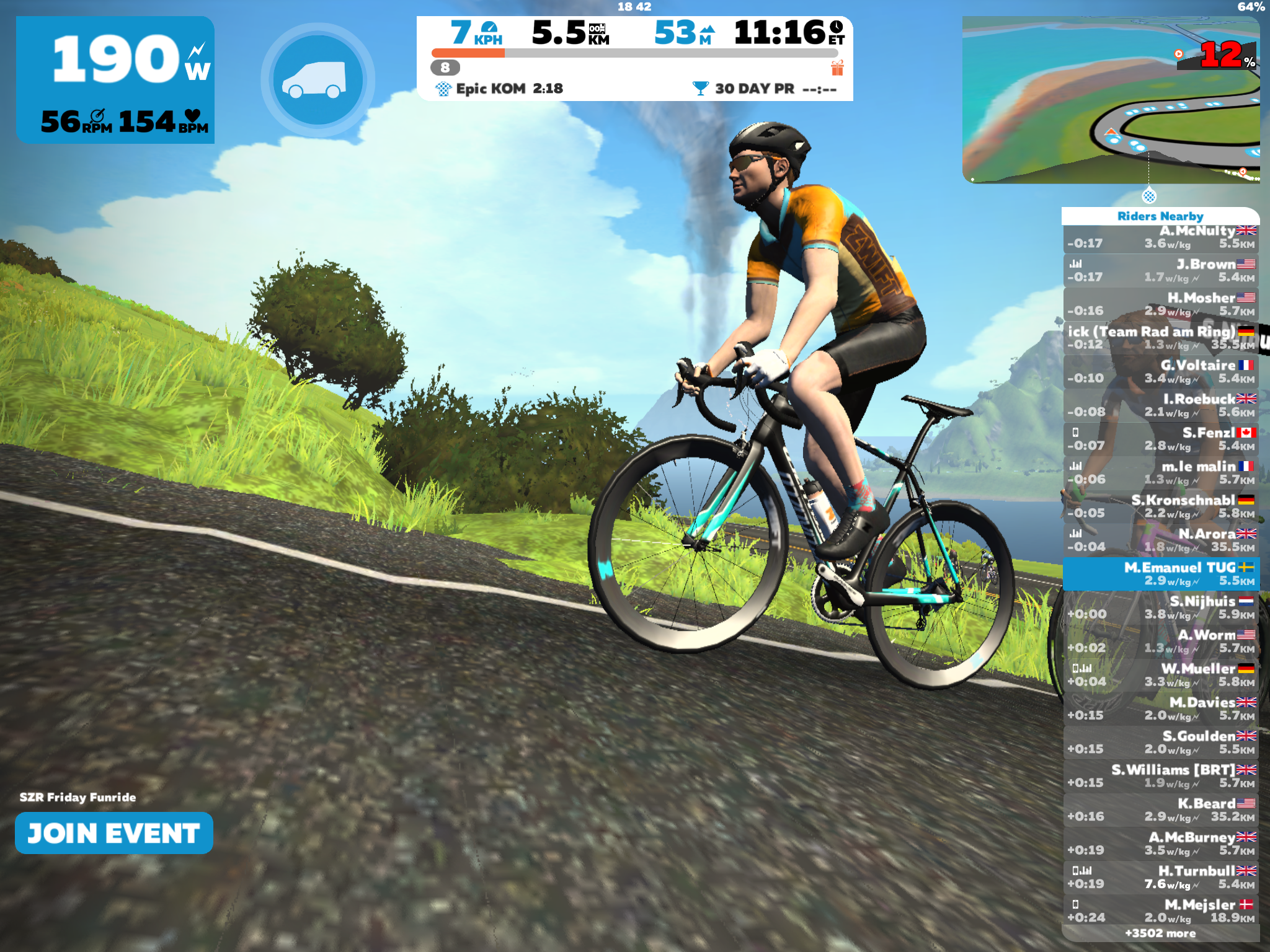Pick G.Voltaire in the rider list
This screenshot has height=952, width=1270.
pos(1161,372)
